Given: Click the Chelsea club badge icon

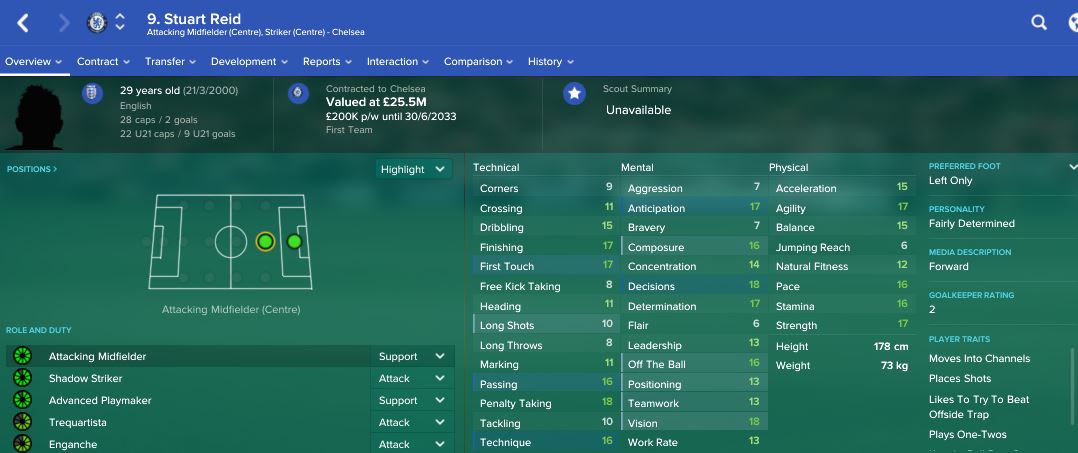Looking at the screenshot, I should [x=97, y=22].
